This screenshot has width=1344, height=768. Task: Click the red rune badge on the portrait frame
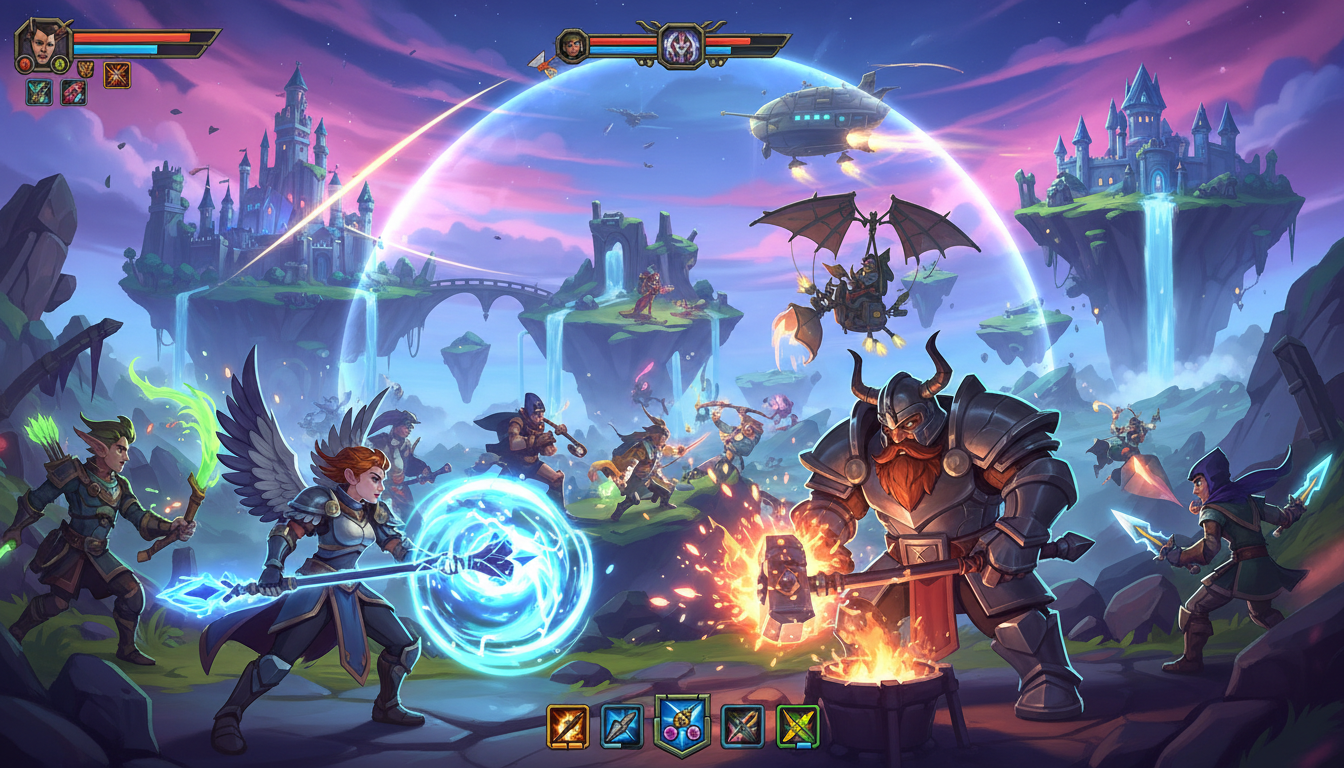[26, 65]
